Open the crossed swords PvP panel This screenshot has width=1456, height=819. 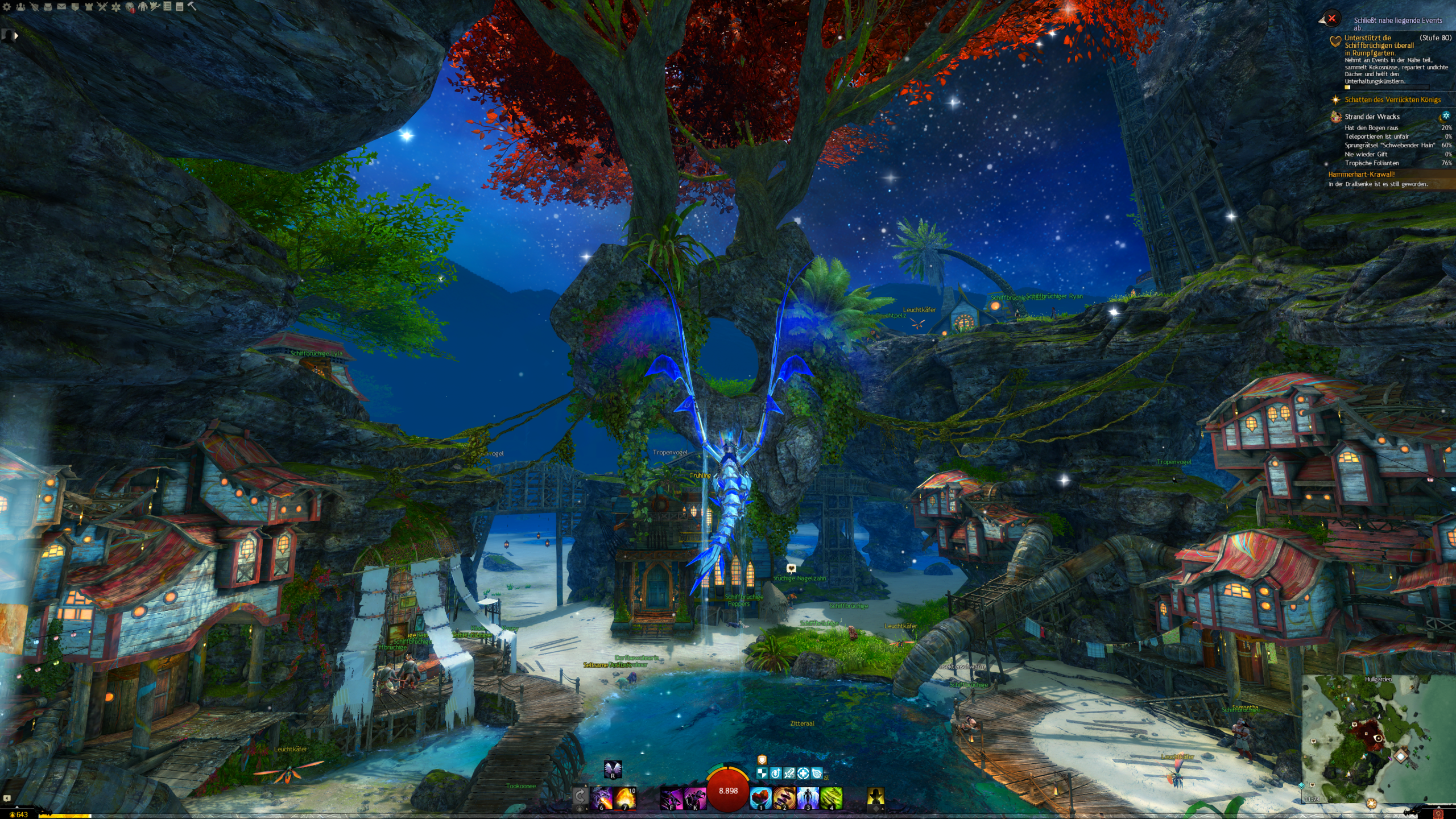pos(102,7)
